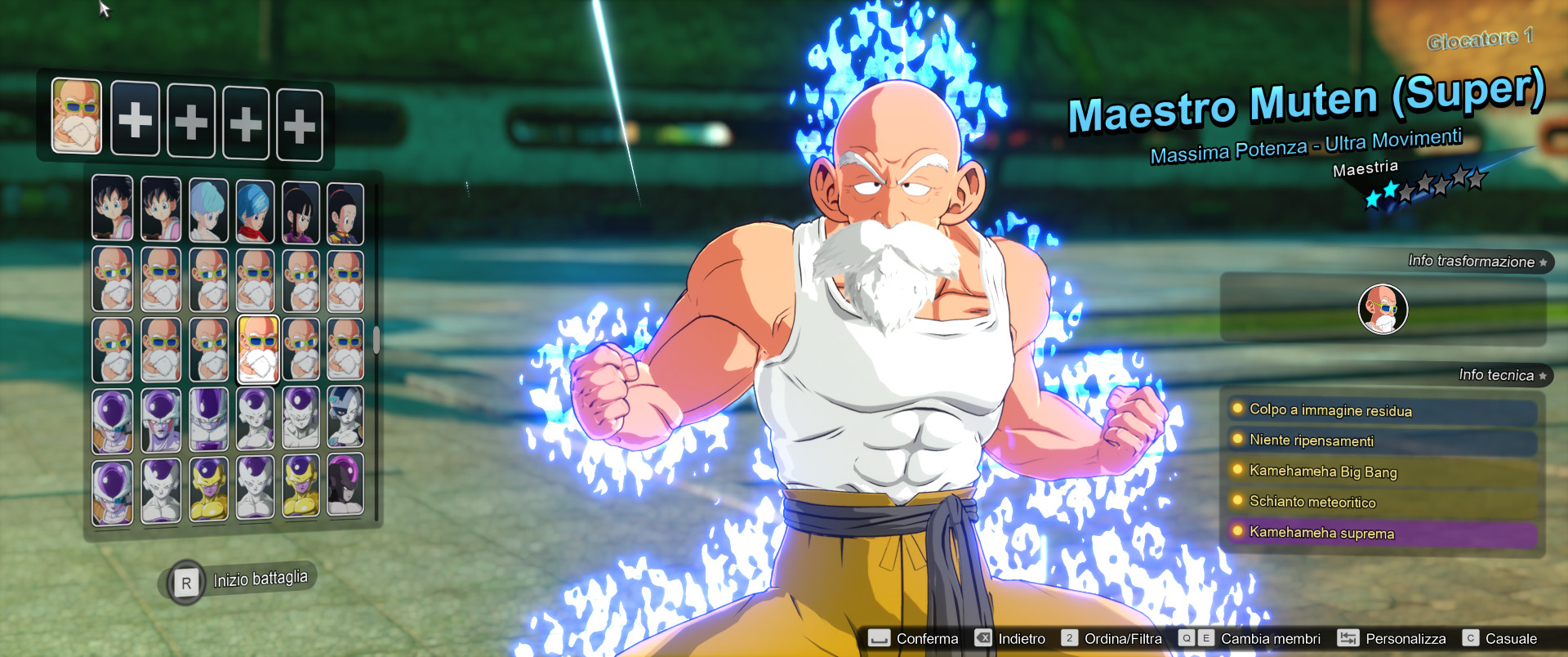1568x657 pixels.
Task: Select the first-form Frieza portrait
Action: click(113, 419)
